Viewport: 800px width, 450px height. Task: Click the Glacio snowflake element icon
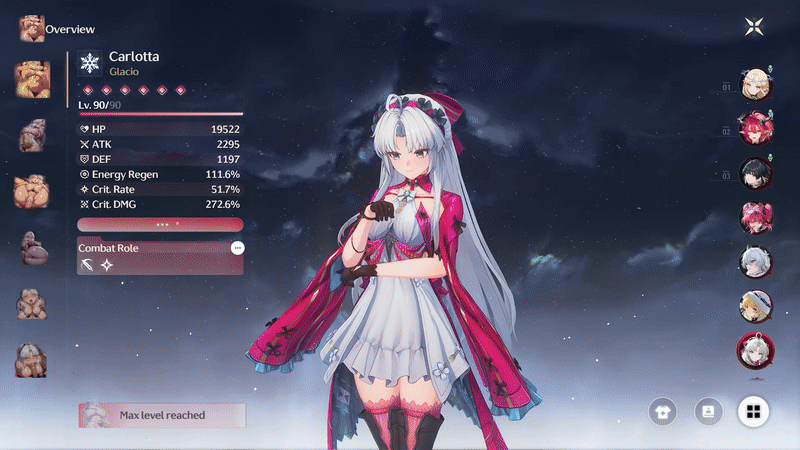91,64
